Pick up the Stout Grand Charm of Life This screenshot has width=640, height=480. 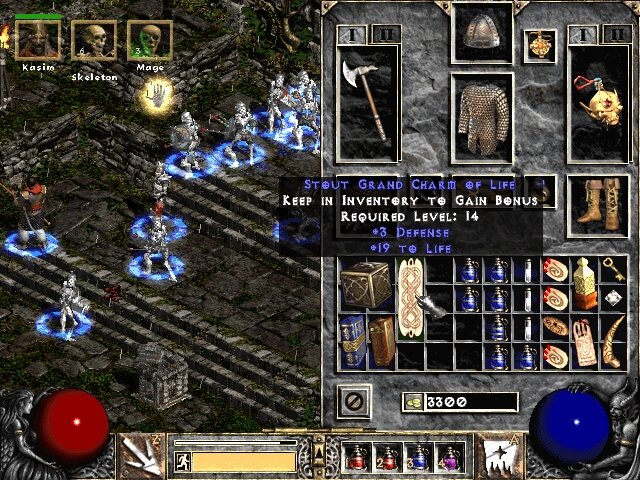412,297
